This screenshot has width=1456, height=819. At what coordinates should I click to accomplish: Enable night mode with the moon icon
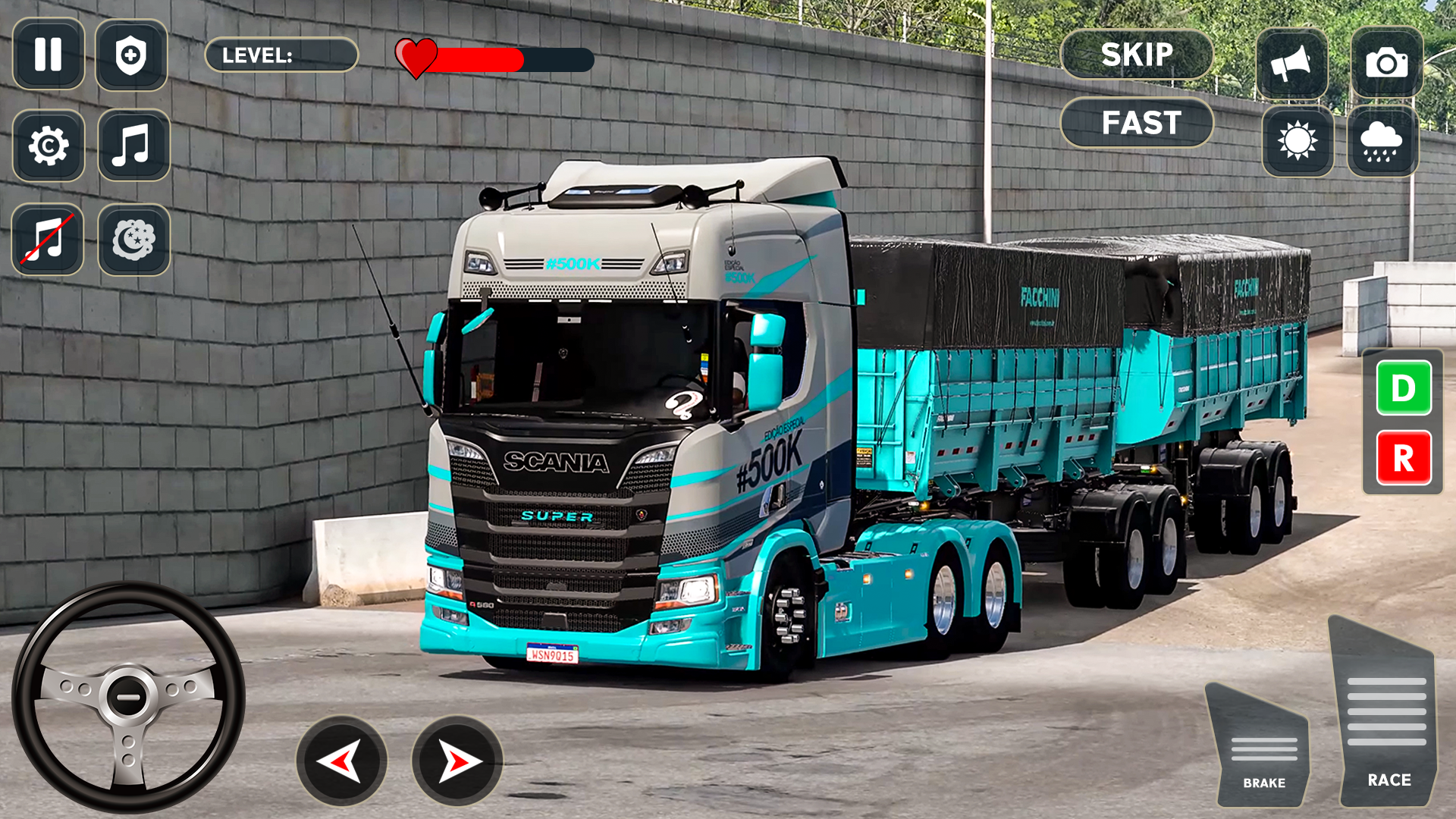133,239
